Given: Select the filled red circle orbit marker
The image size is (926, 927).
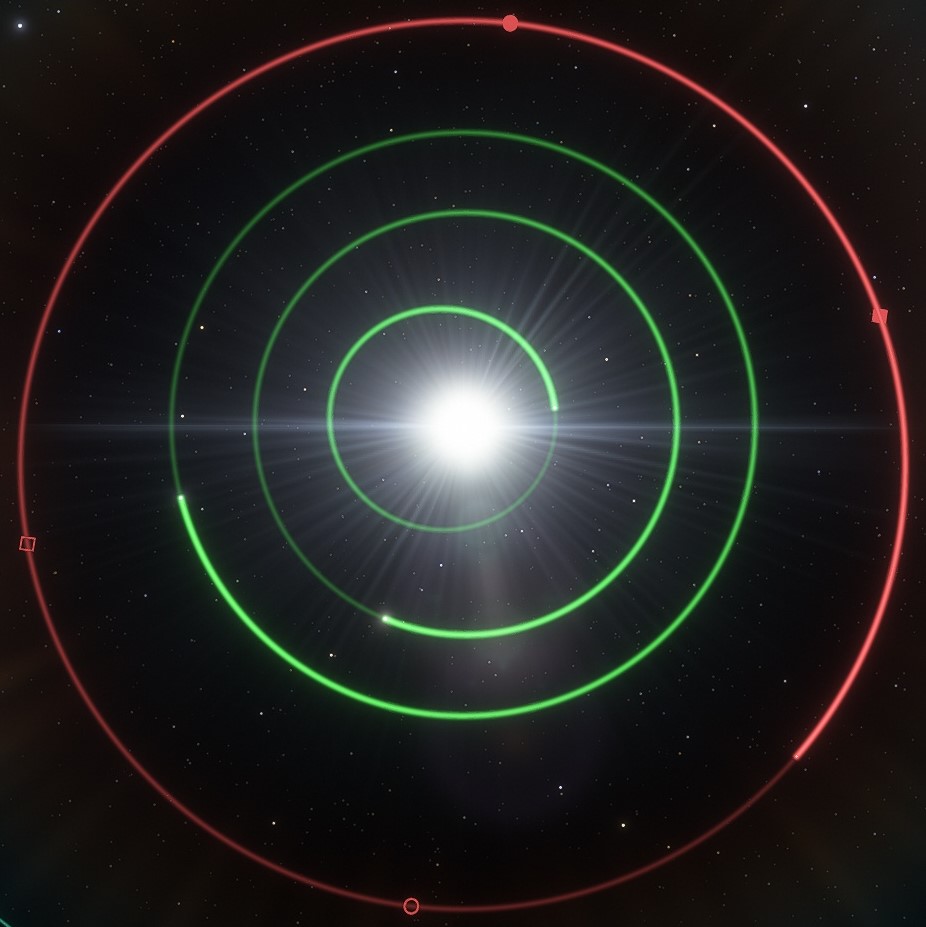Looking at the screenshot, I should 510,23.
